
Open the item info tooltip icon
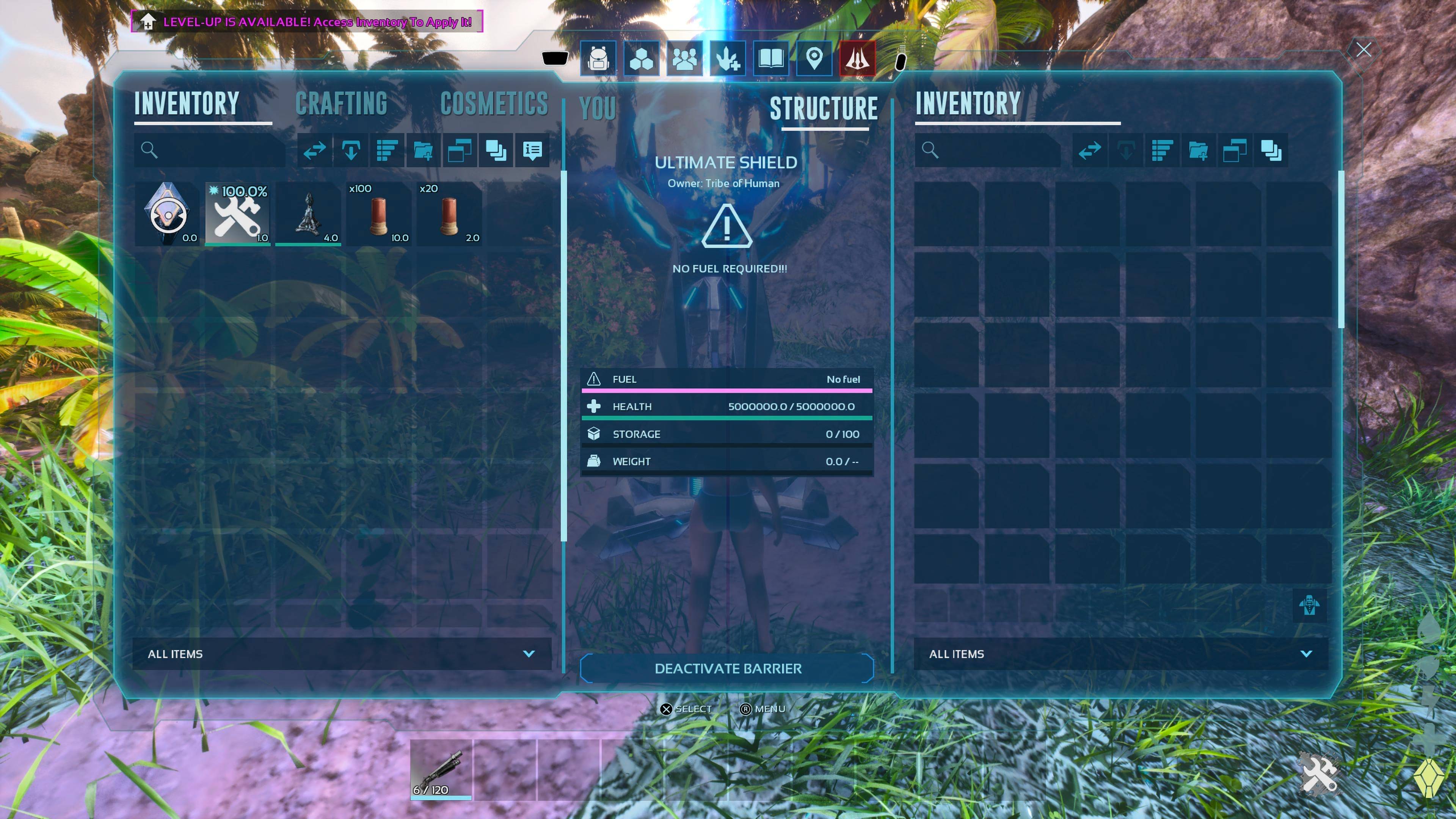[x=532, y=151]
